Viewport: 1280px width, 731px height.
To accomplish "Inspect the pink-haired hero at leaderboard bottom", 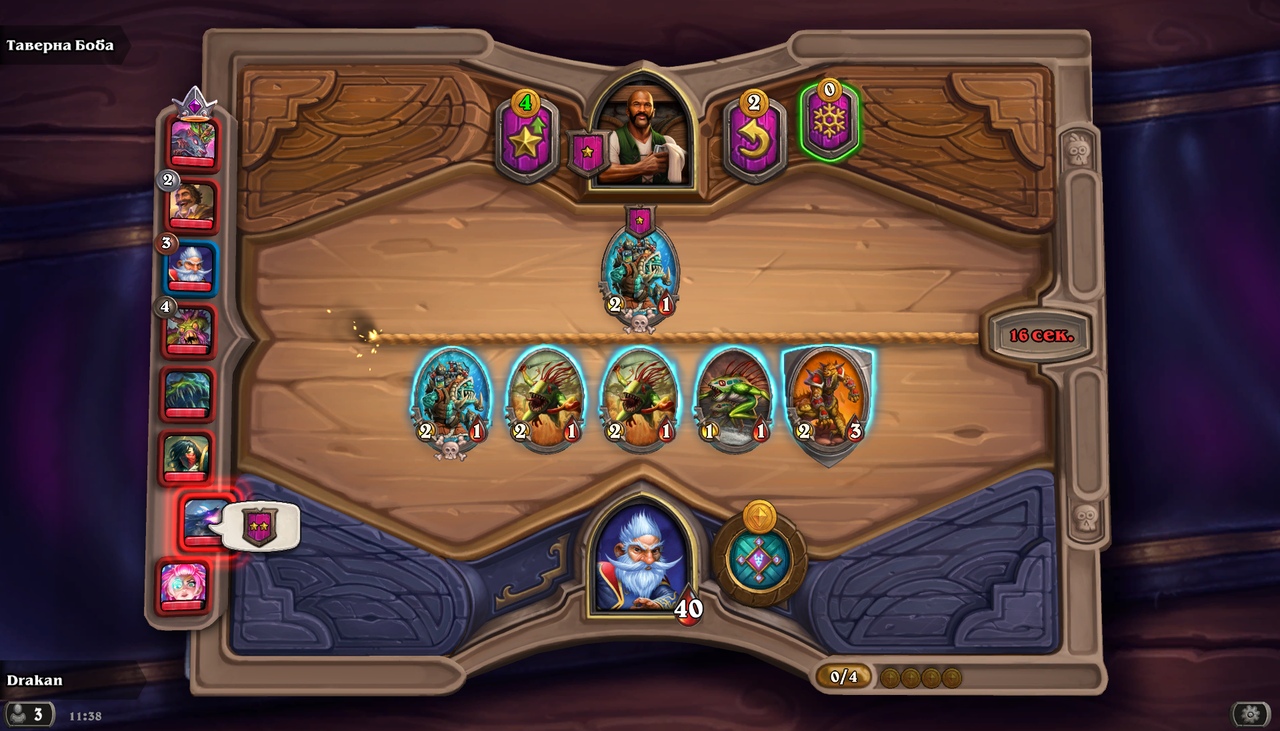I will (184, 585).
